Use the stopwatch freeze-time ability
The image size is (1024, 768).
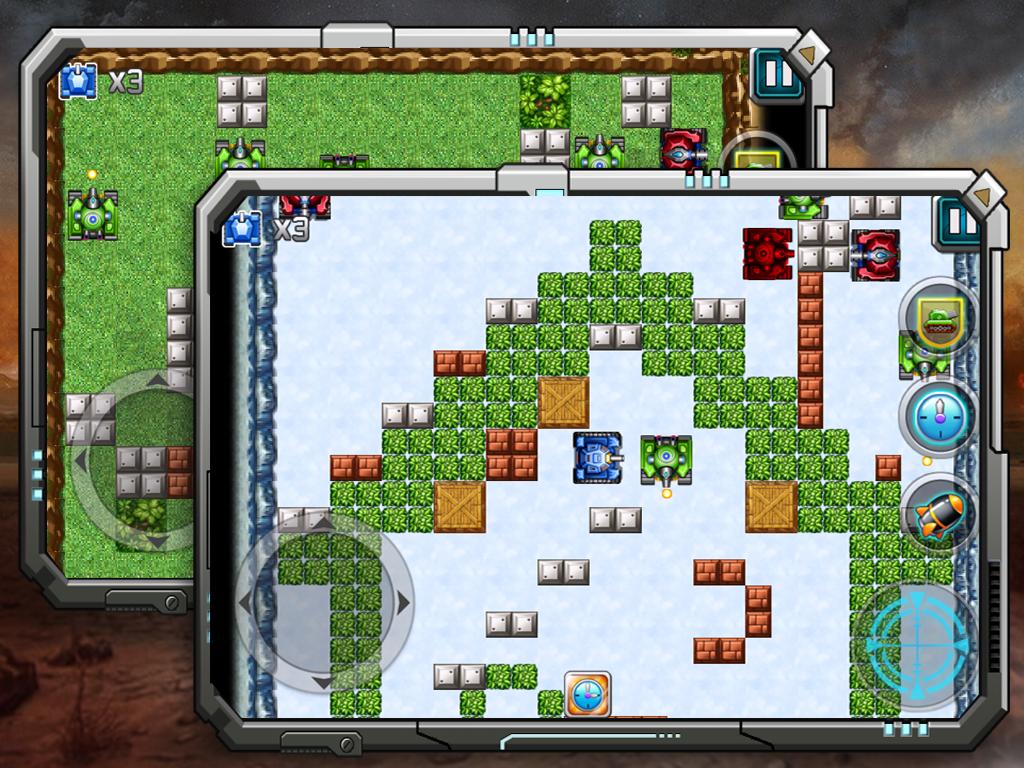[x=937, y=418]
